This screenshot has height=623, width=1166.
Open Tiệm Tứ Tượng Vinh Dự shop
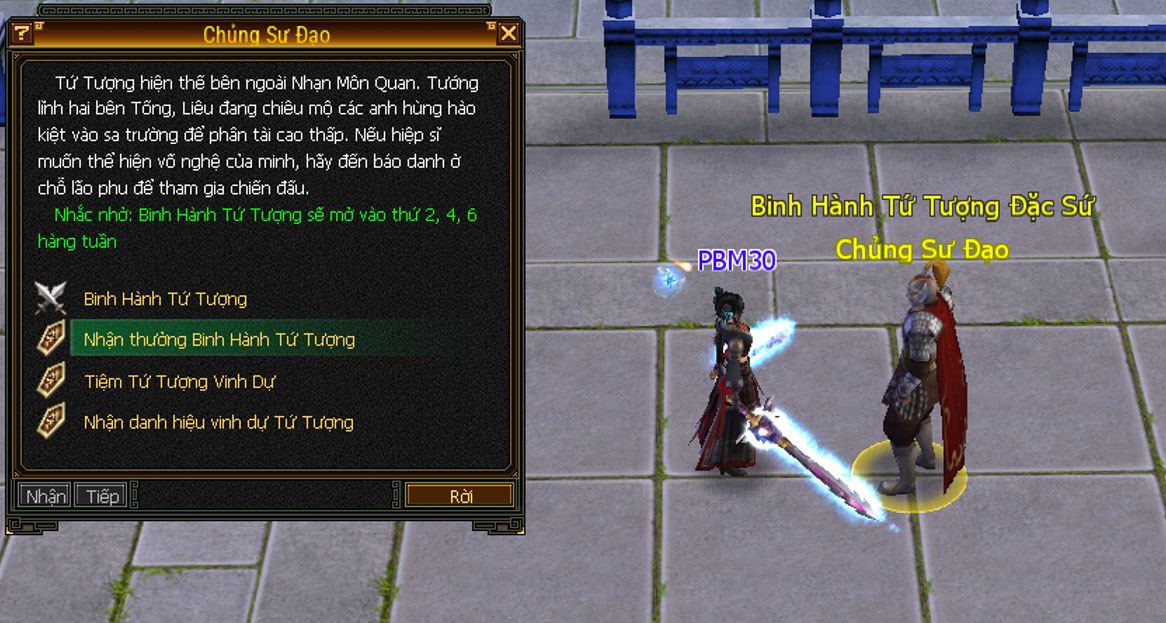[179, 382]
